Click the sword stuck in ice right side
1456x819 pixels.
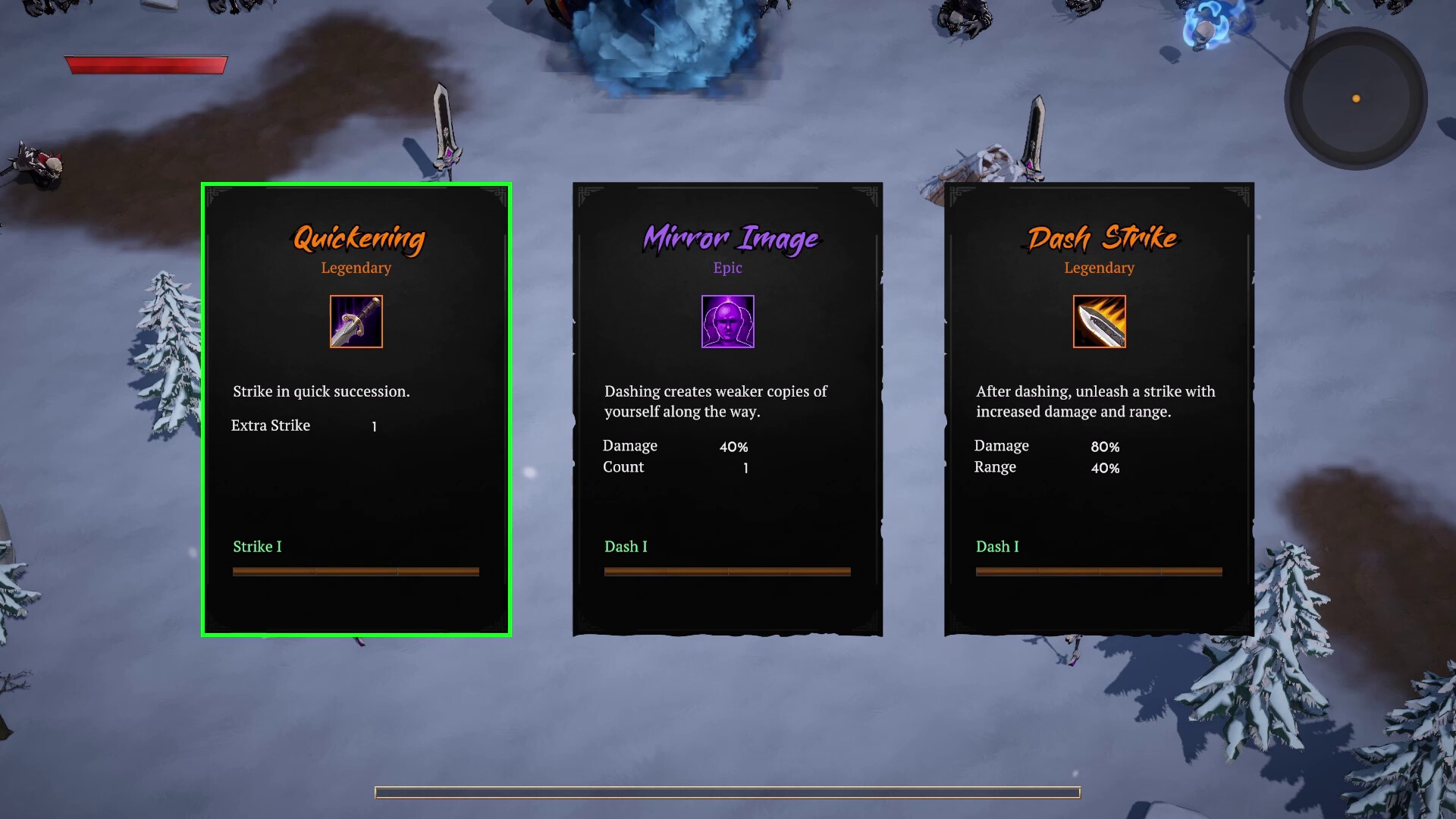coord(1034,133)
